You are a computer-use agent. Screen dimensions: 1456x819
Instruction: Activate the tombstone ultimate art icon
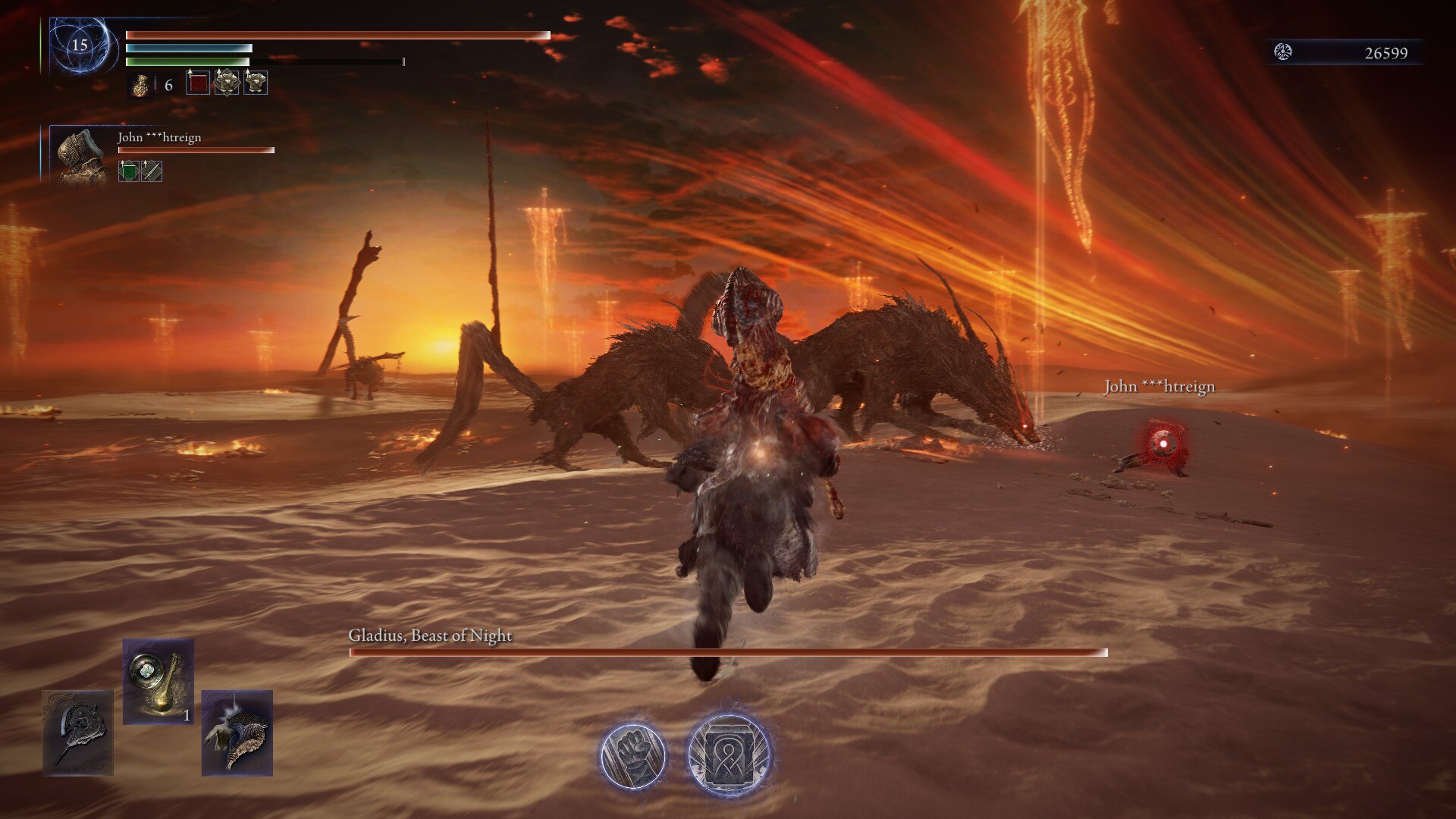click(x=729, y=755)
